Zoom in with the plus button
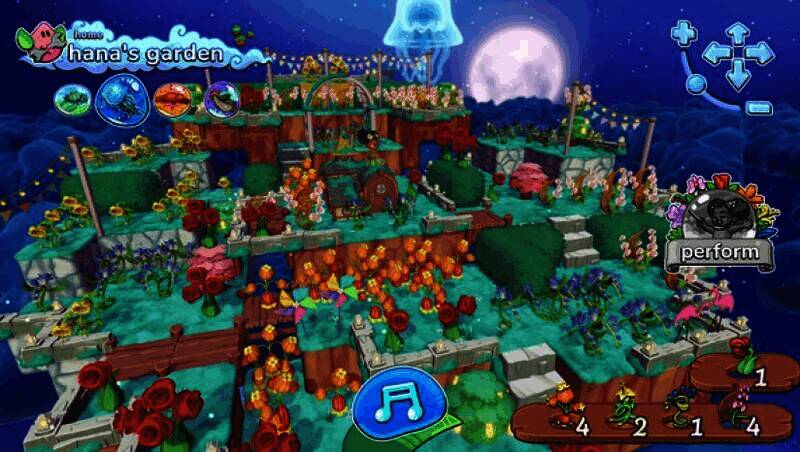The image size is (800, 452). 684,34
